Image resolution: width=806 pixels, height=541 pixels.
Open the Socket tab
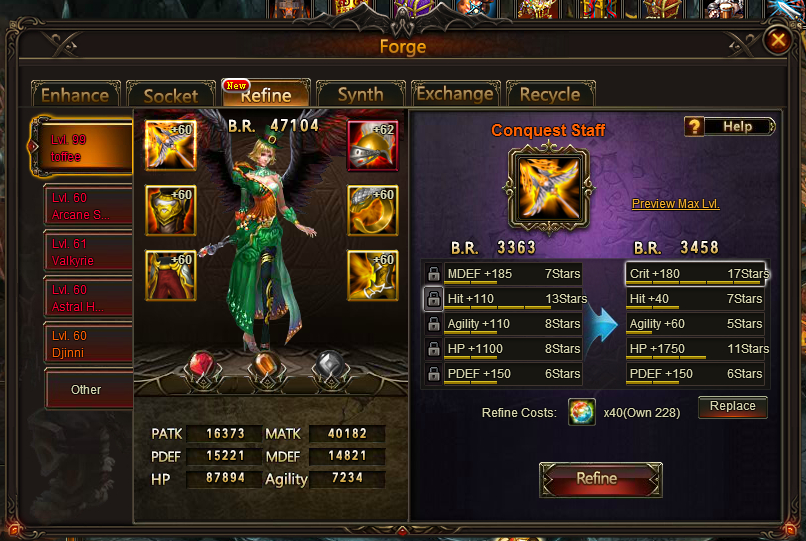pos(170,95)
